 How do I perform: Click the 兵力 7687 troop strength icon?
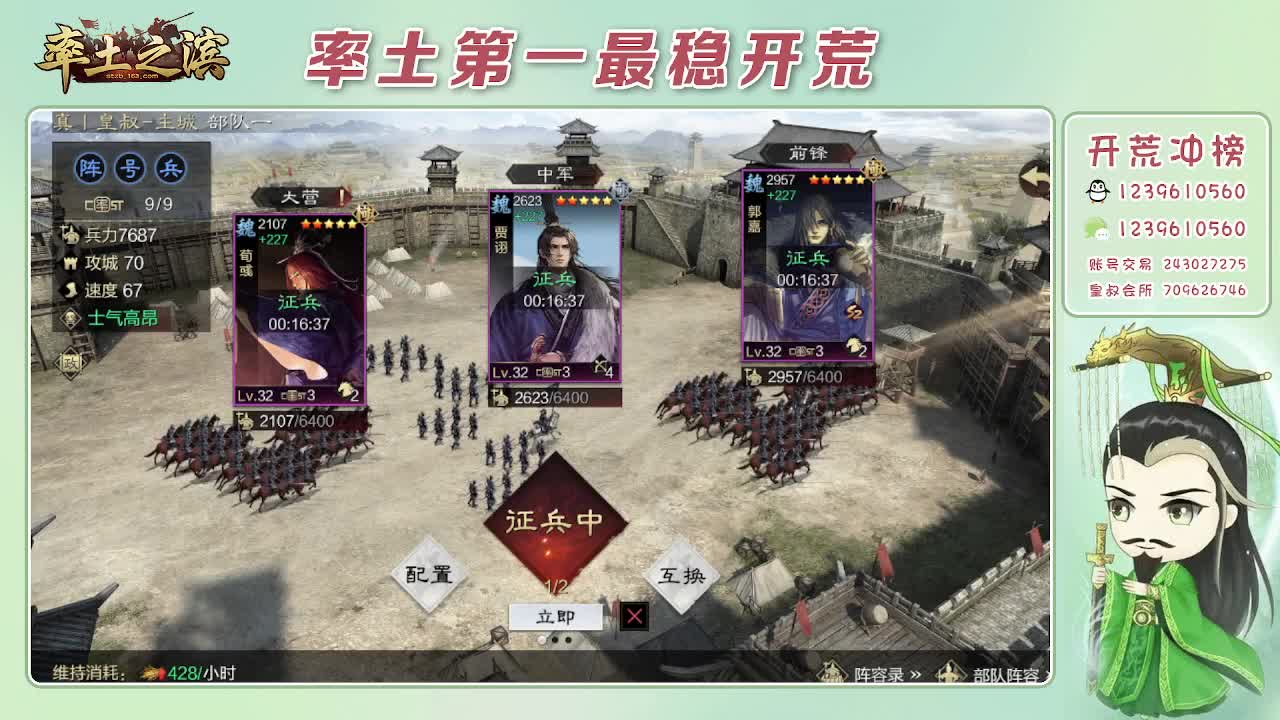(72, 236)
